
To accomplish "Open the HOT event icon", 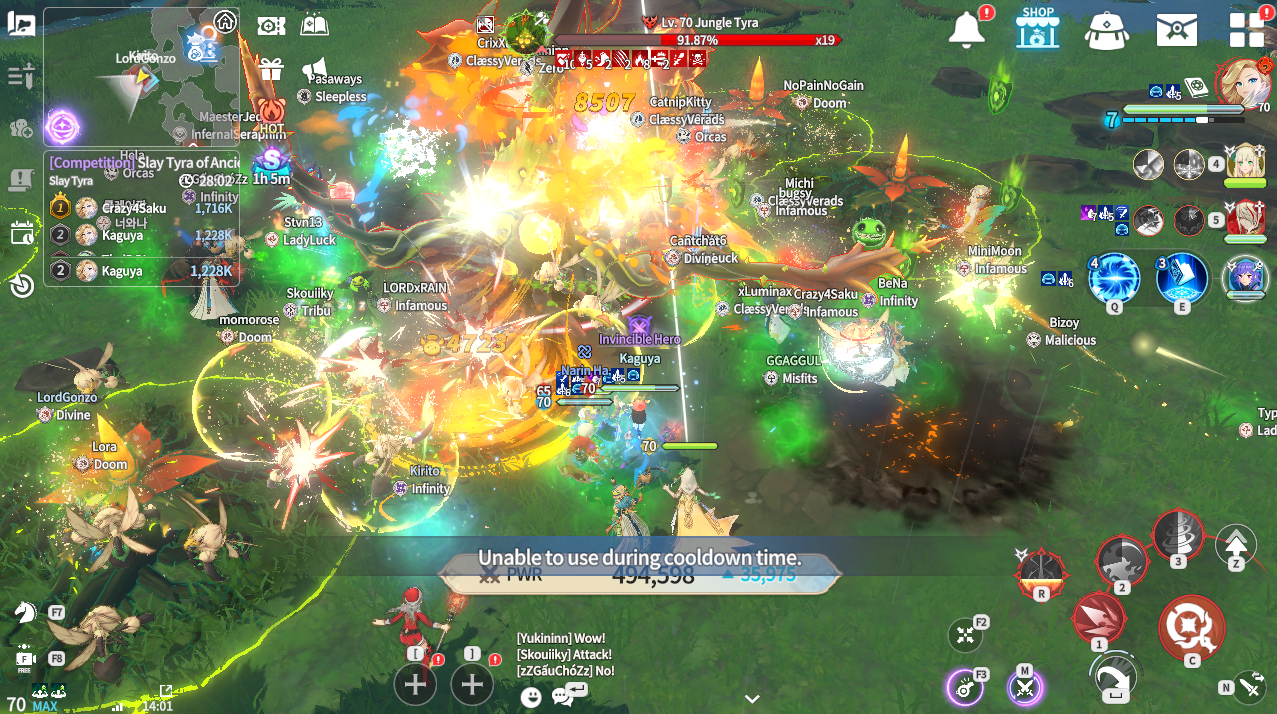I will (271, 112).
